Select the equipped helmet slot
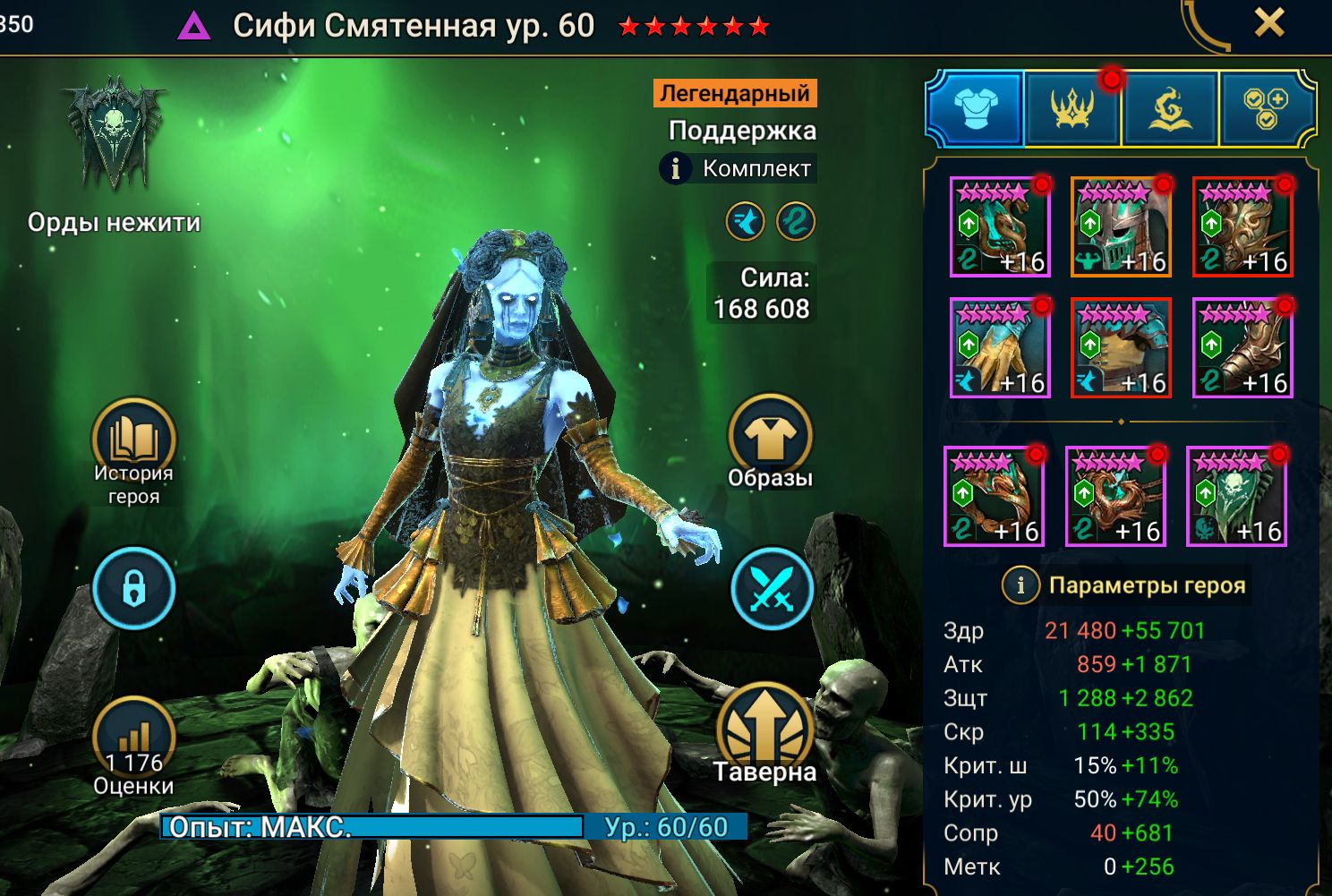Image resolution: width=1332 pixels, height=896 pixels. 1121,227
